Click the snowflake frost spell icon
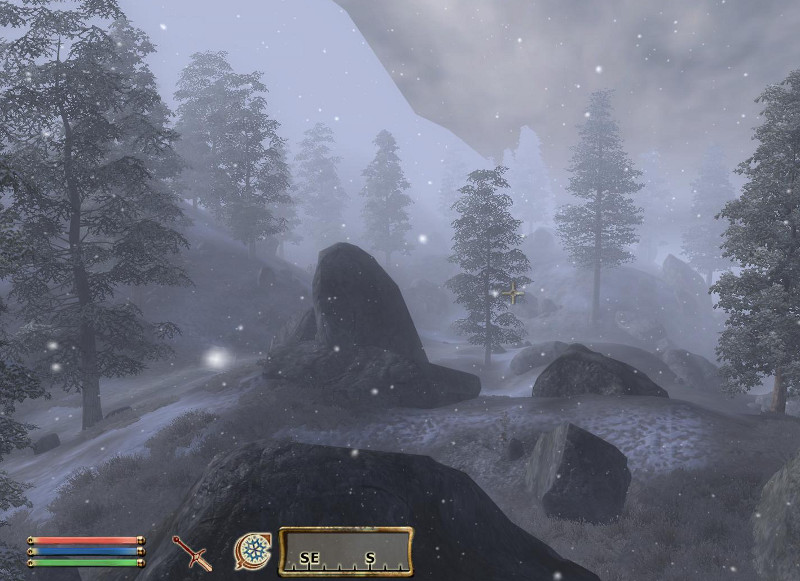The image size is (800, 581). pos(251,551)
